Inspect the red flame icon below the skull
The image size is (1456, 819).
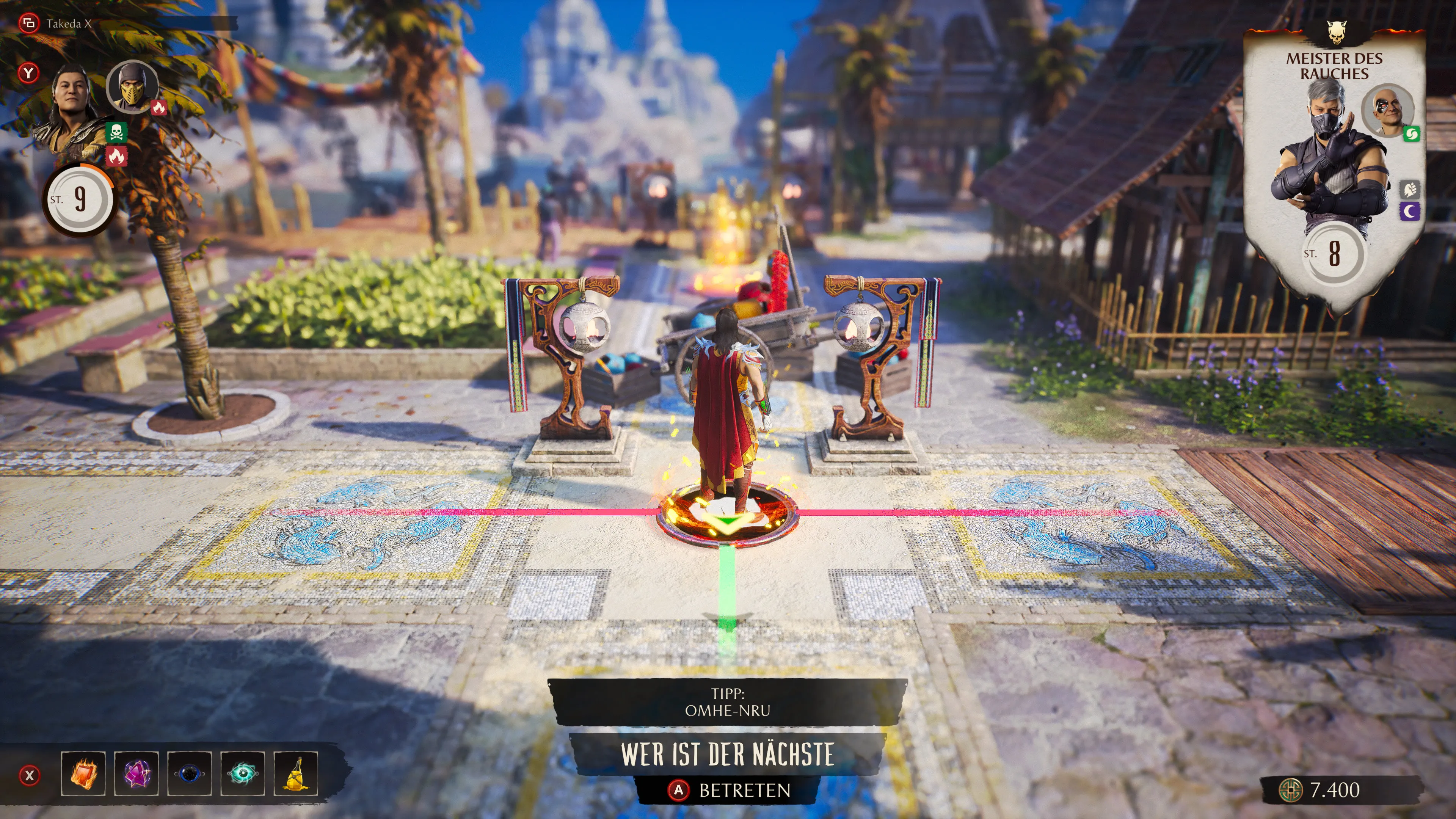(x=116, y=156)
